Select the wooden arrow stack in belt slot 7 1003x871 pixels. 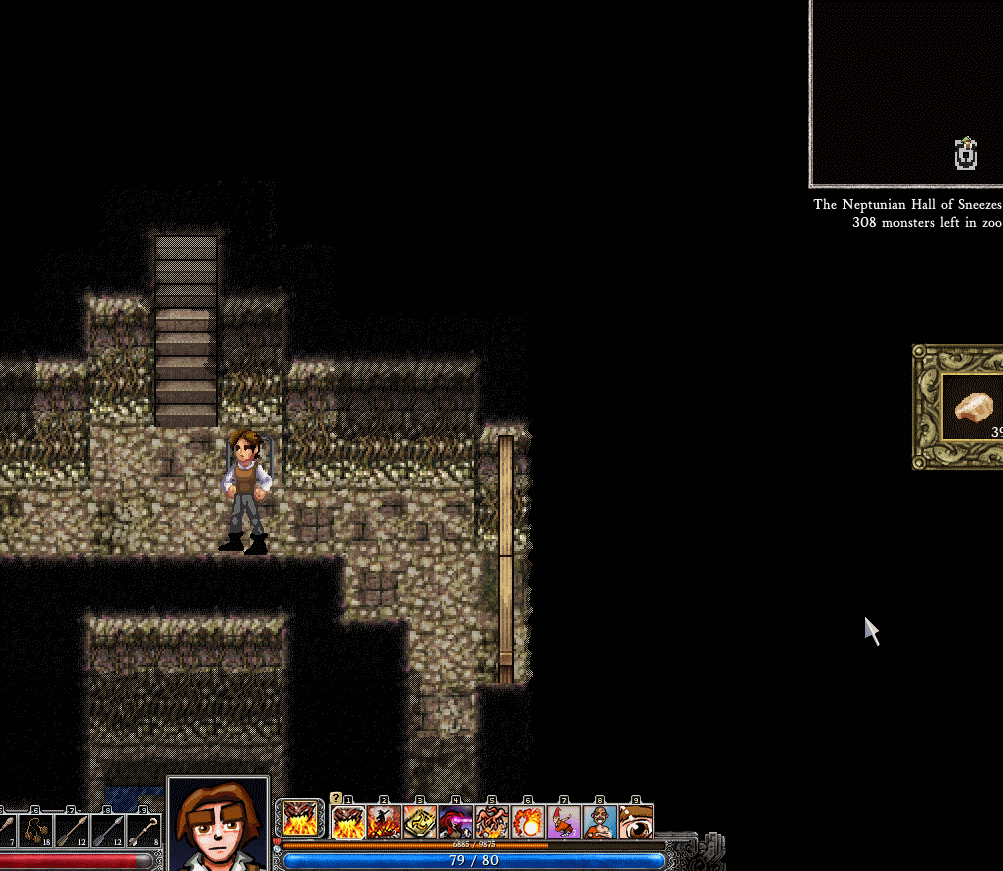coord(72,831)
